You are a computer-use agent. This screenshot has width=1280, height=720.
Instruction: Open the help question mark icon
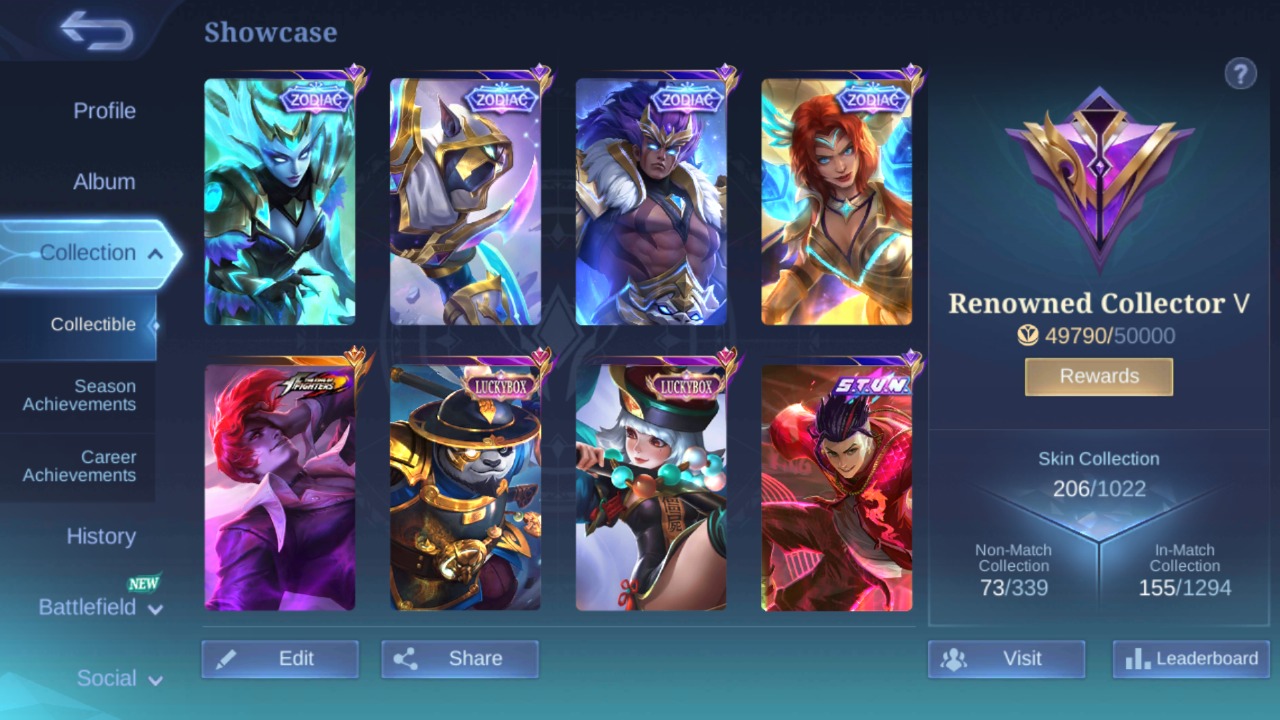pos(1240,73)
